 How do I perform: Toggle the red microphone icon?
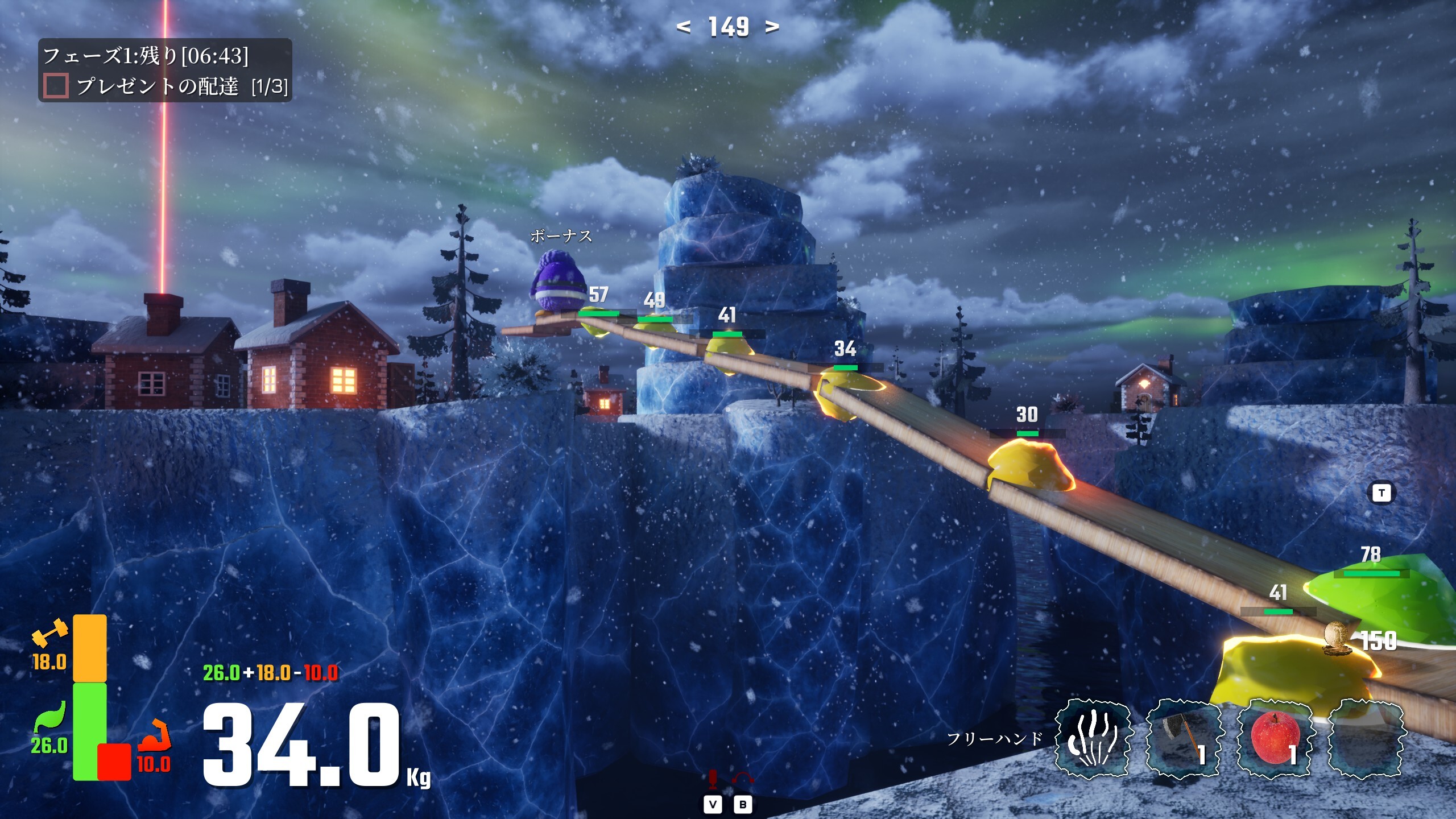tap(713, 780)
